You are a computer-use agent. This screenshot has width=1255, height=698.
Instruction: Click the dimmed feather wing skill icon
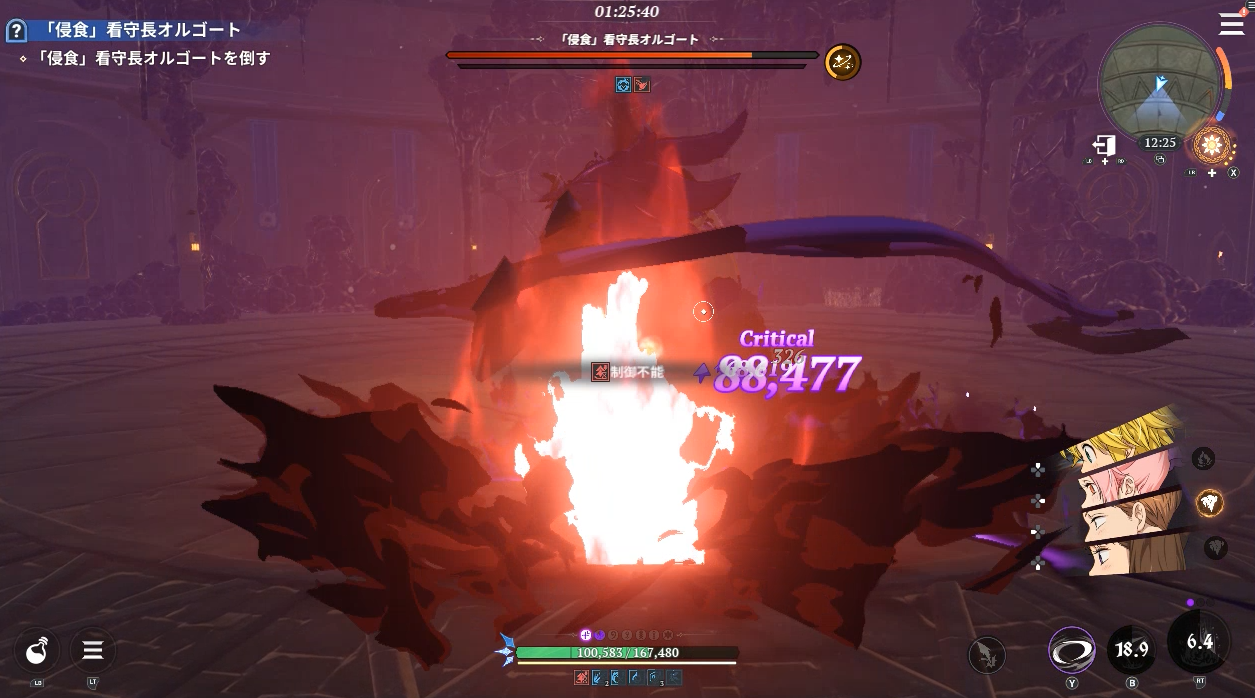click(987, 655)
